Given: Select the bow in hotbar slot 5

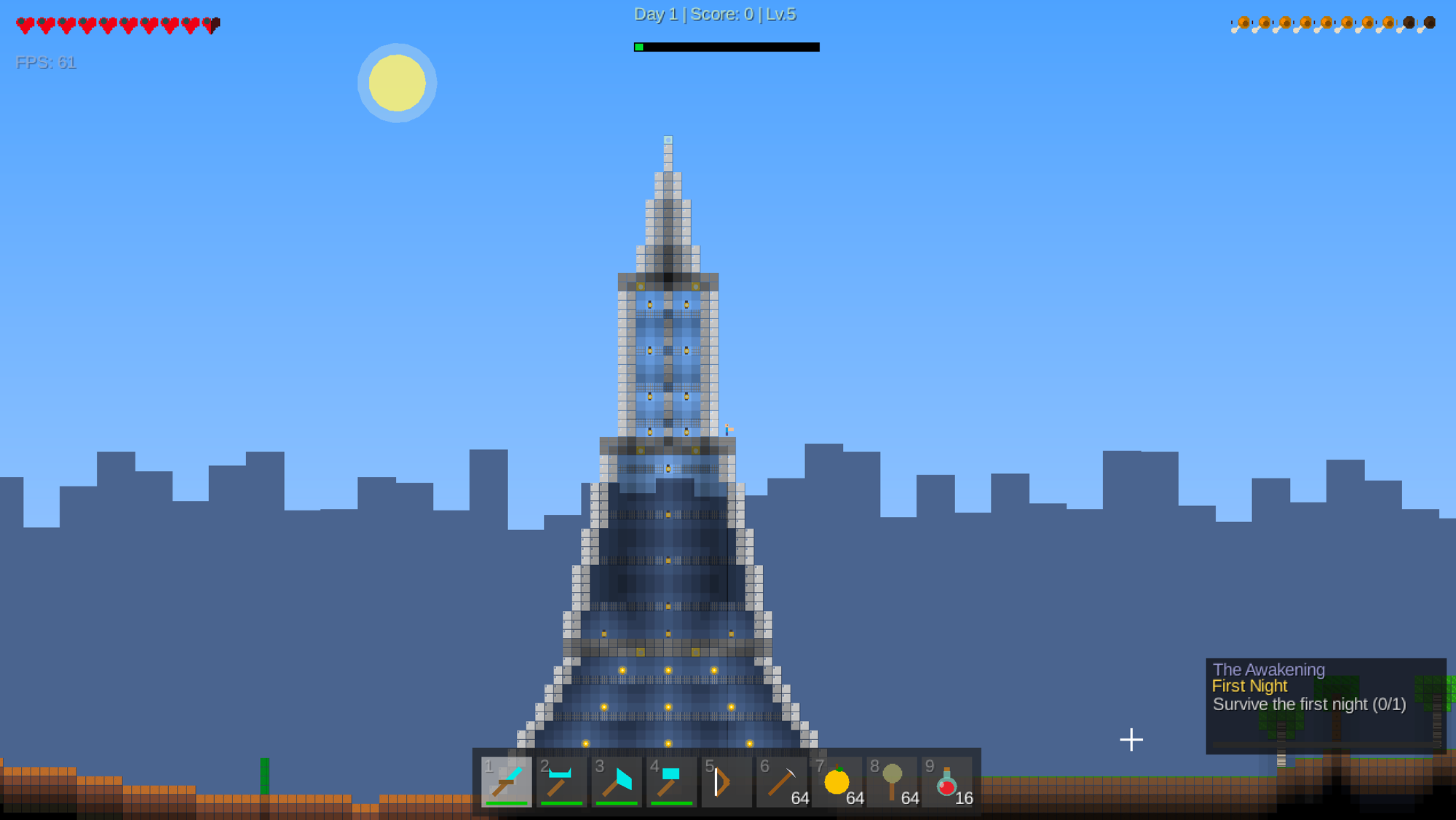Looking at the screenshot, I should coord(727,781).
